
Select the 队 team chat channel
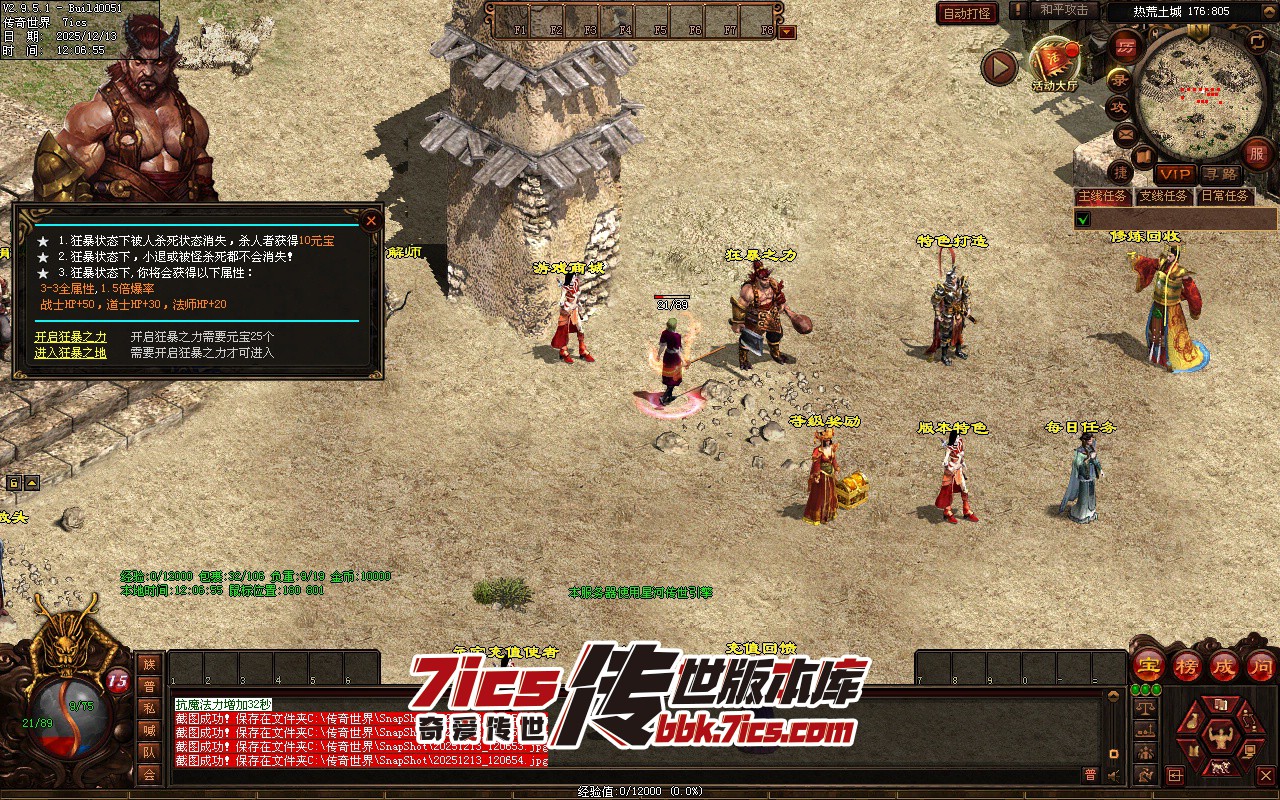pos(149,752)
